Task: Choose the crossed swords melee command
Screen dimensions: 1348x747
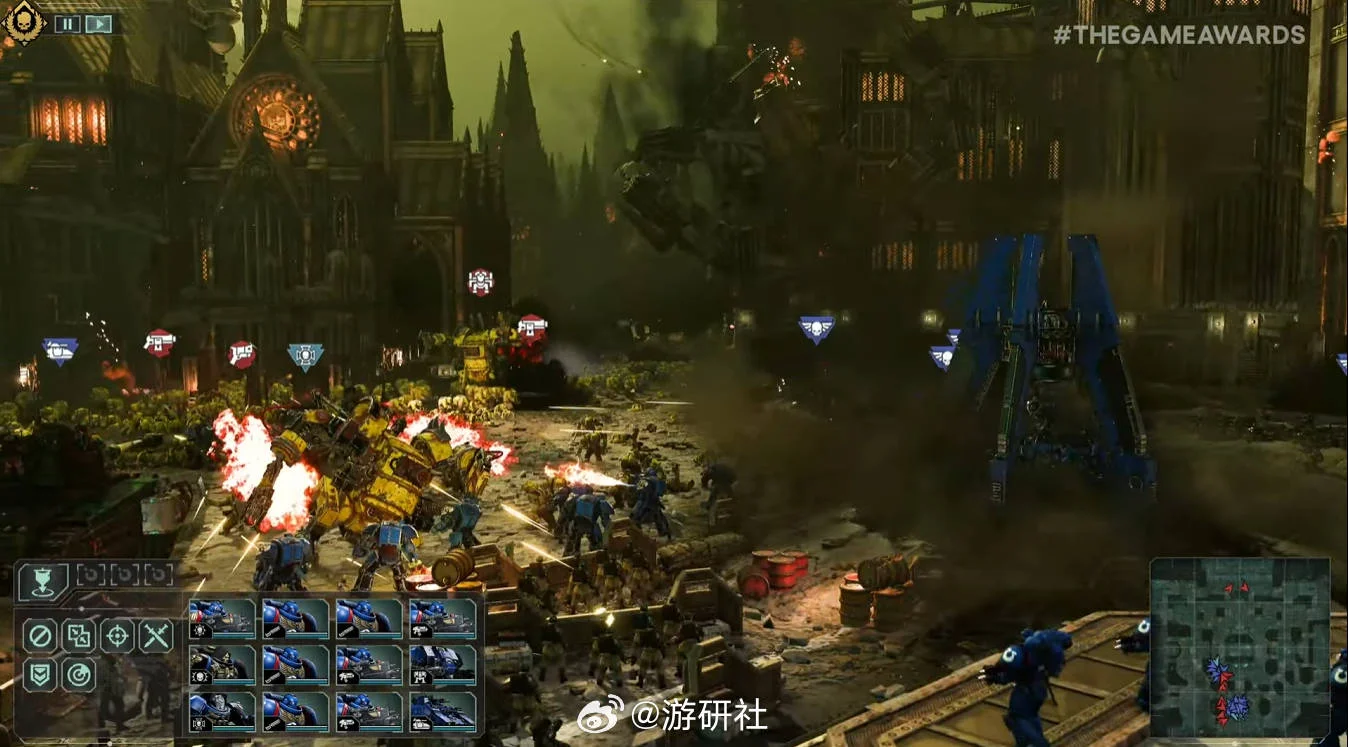Action: [x=156, y=635]
